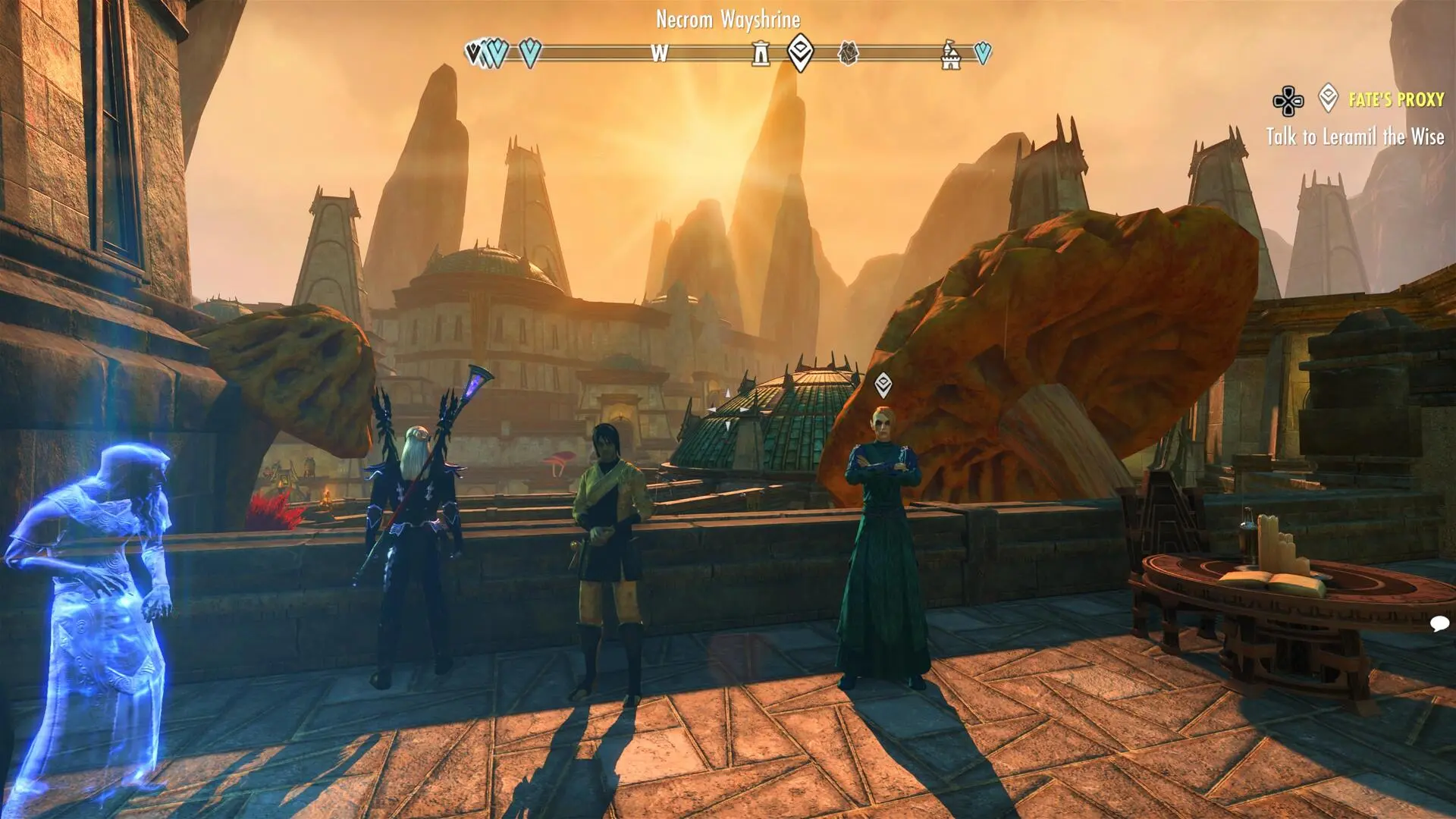Open the chat bubble icon
Image resolution: width=1456 pixels, height=819 pixels.
pyautogui.click(x=1439, y=623)
